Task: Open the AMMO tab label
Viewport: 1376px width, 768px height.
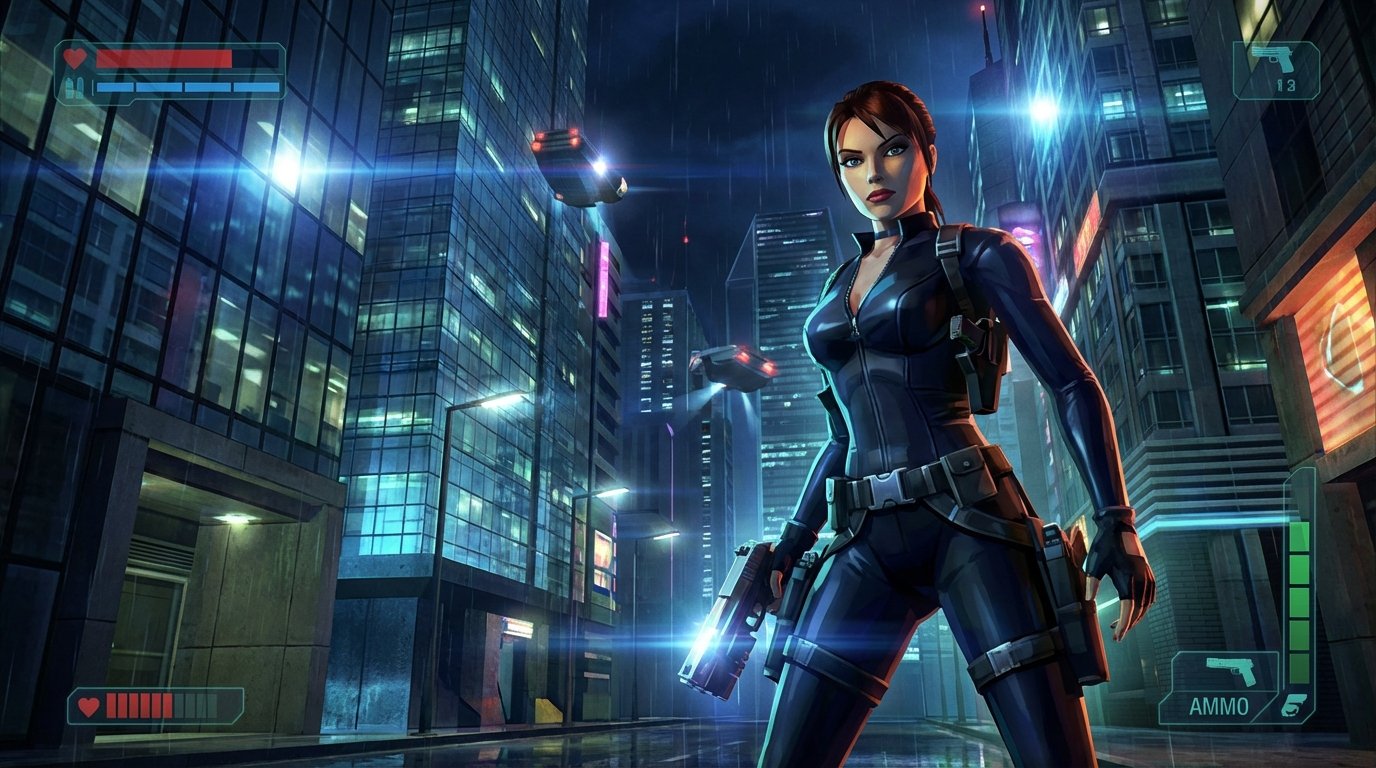Action: coord(1220,706)
